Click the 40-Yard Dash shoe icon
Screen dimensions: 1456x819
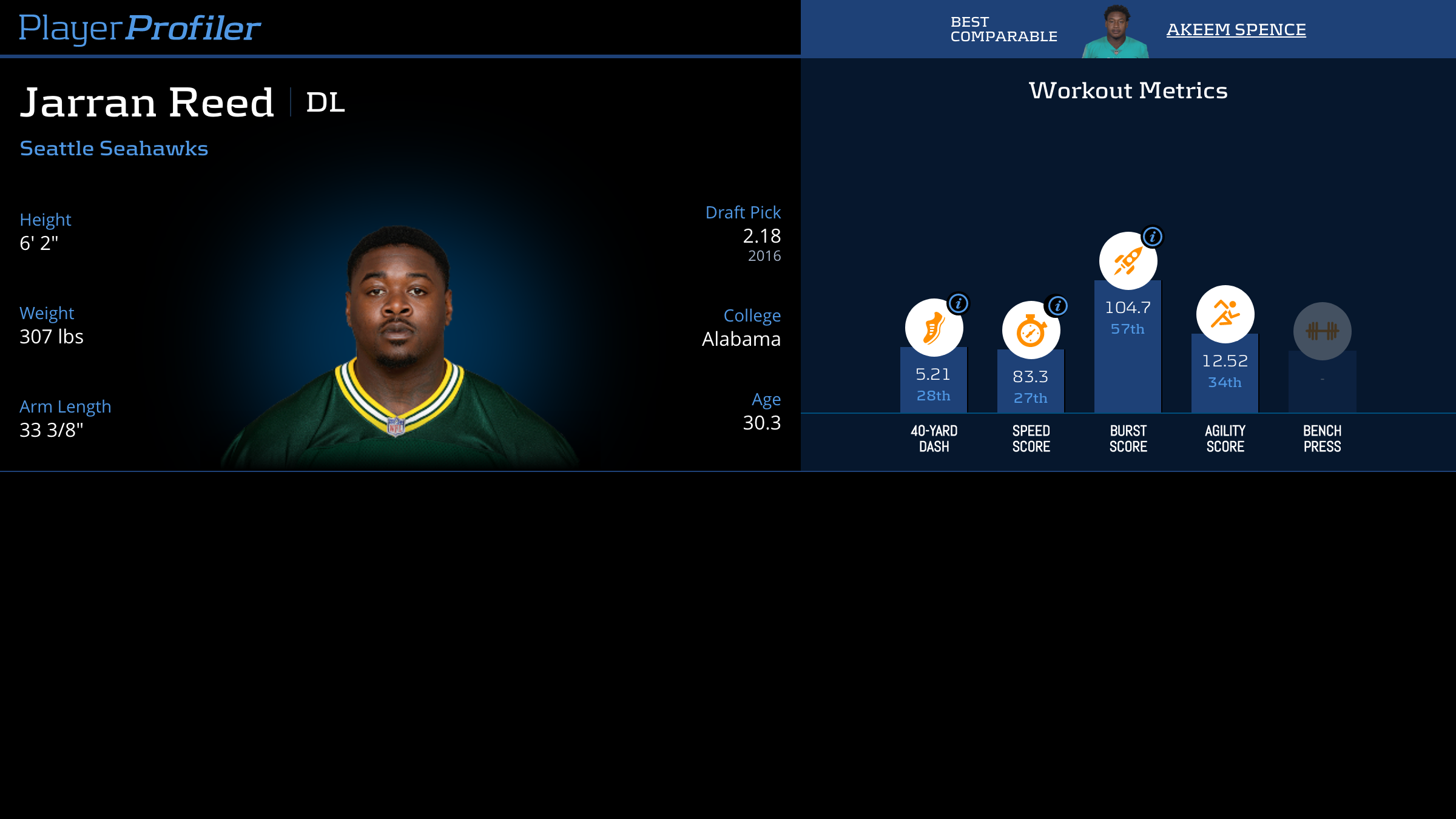click(x=933, y=328)
